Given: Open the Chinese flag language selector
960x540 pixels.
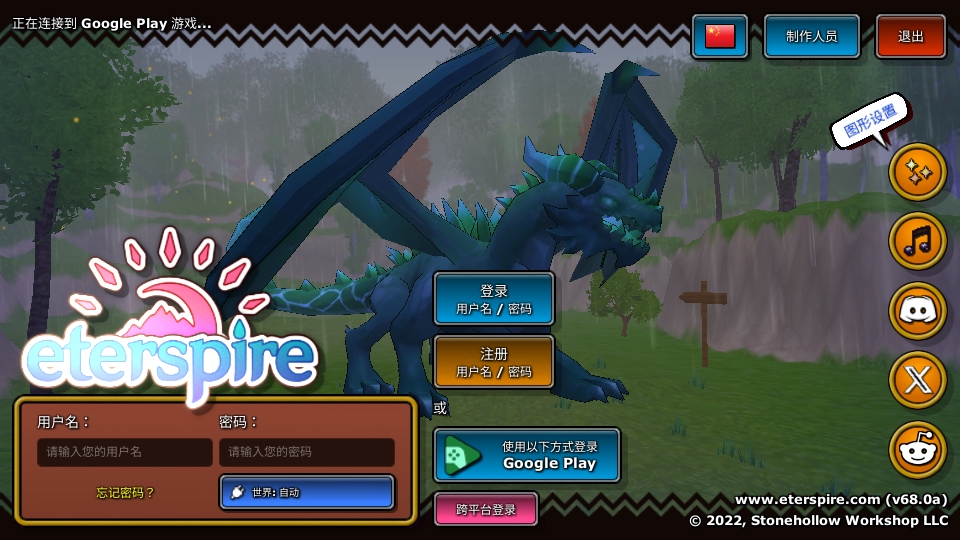Looking at the screenshot, I should point(720,37).
